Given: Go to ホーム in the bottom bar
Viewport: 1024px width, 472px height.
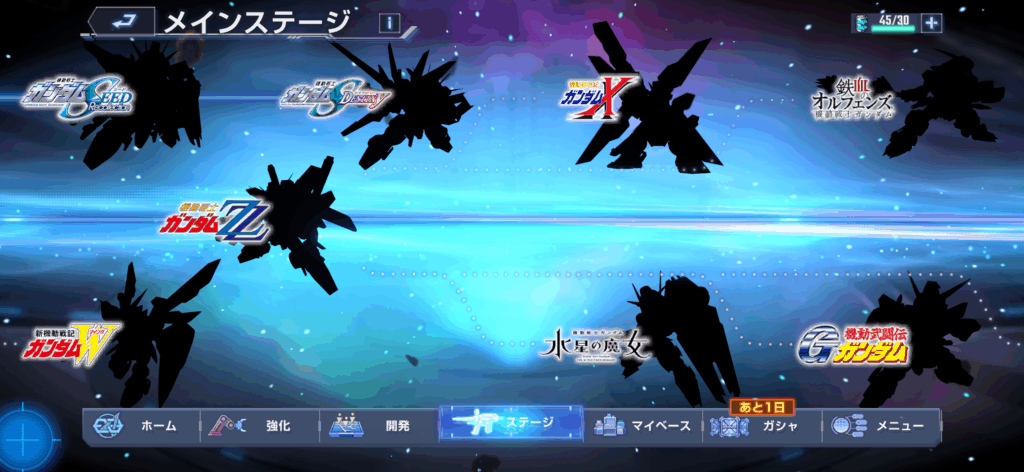Looking at the screenshot, I should coord(140,426).
